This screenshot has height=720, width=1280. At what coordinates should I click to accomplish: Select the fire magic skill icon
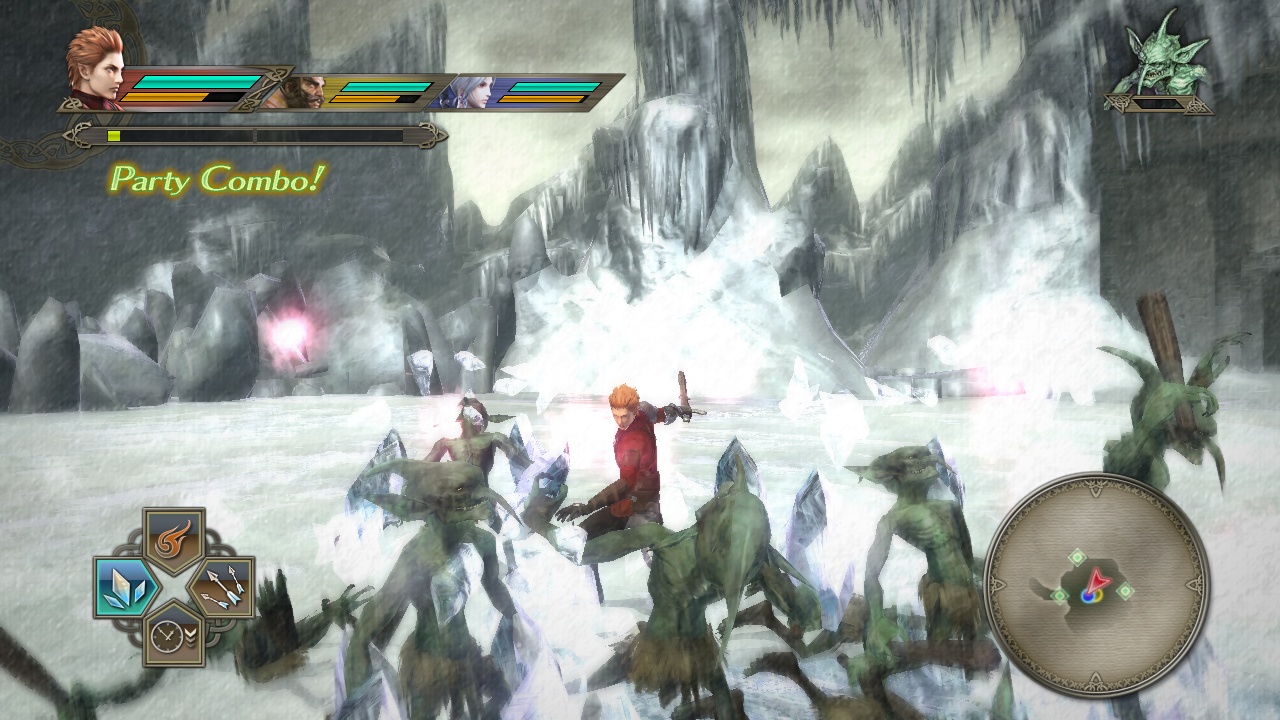point(172,539)
